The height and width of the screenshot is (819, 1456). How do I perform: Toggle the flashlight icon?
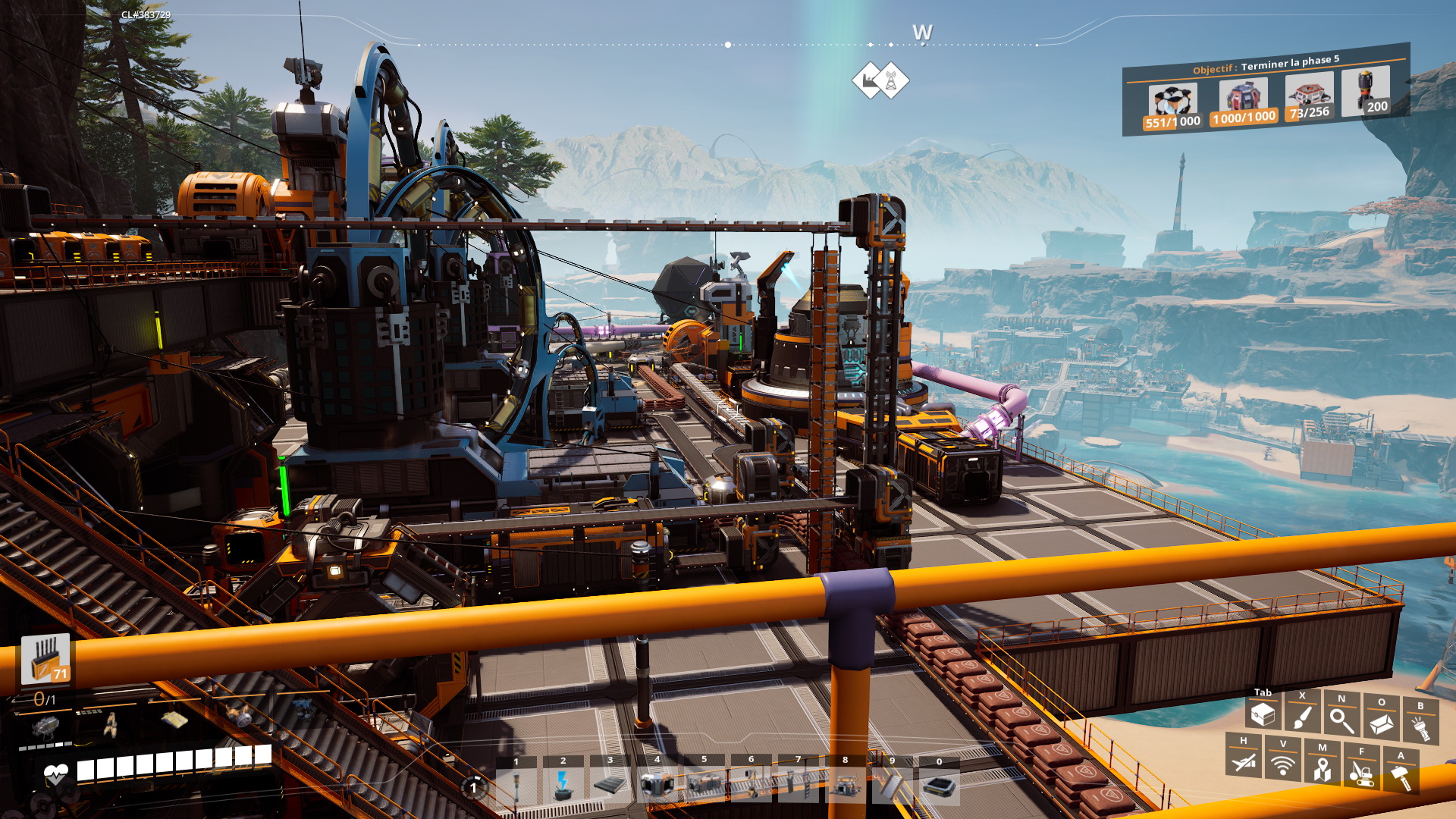(1420, 728)
